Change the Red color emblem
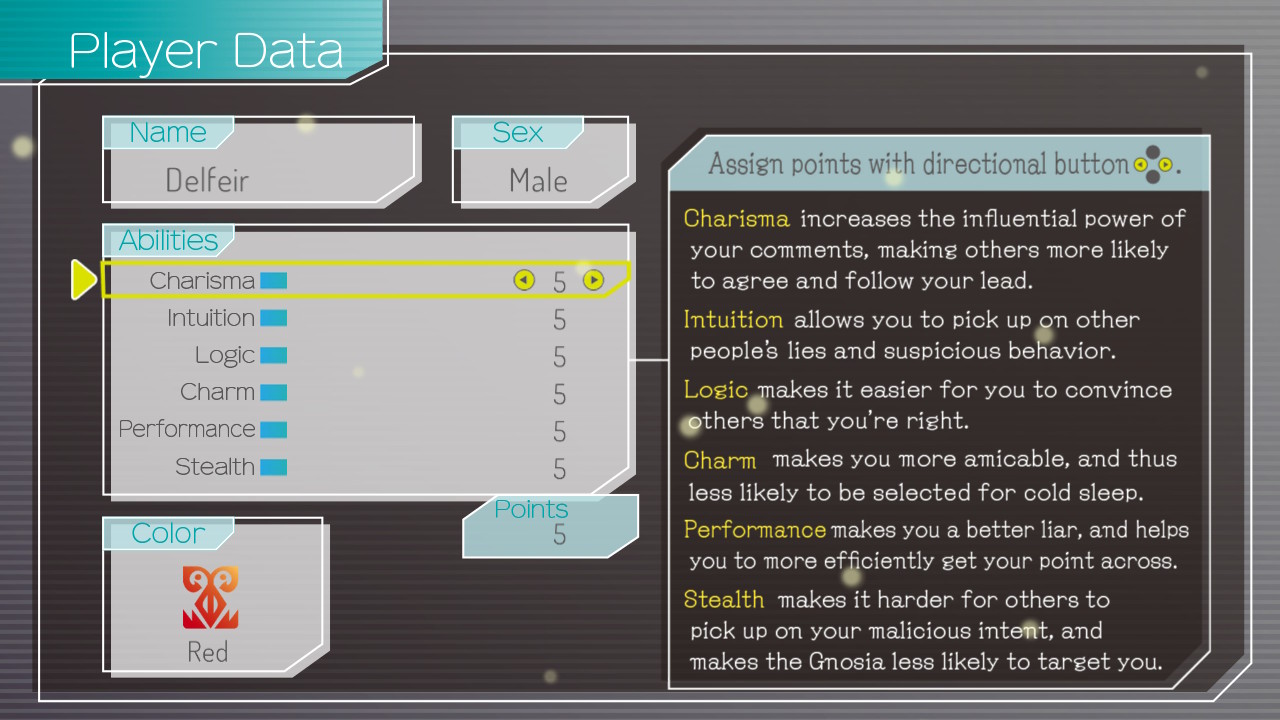Screen dimensions: 1280x720 click(x=210, y=598)
